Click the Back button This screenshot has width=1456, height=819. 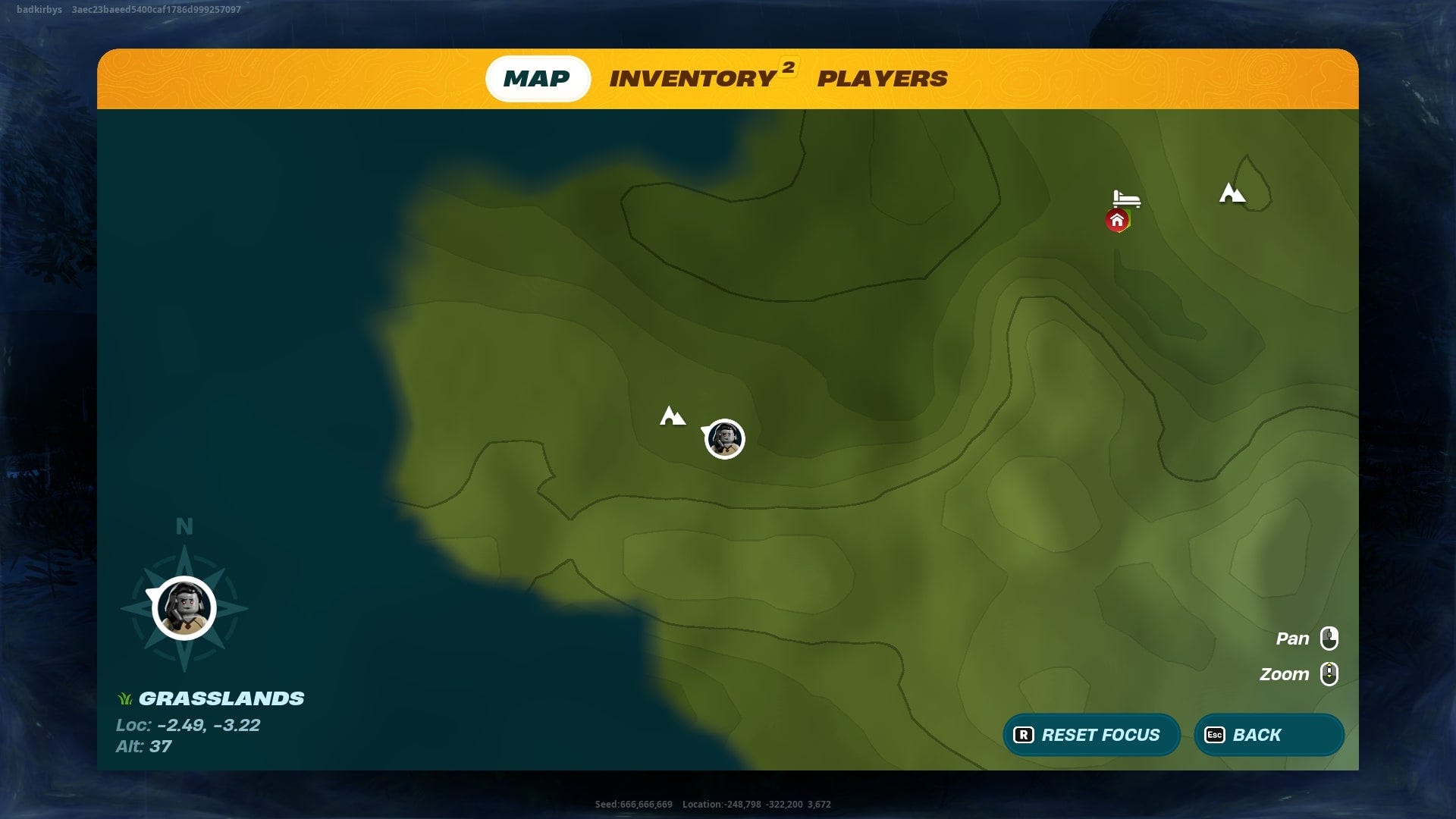1268,734
